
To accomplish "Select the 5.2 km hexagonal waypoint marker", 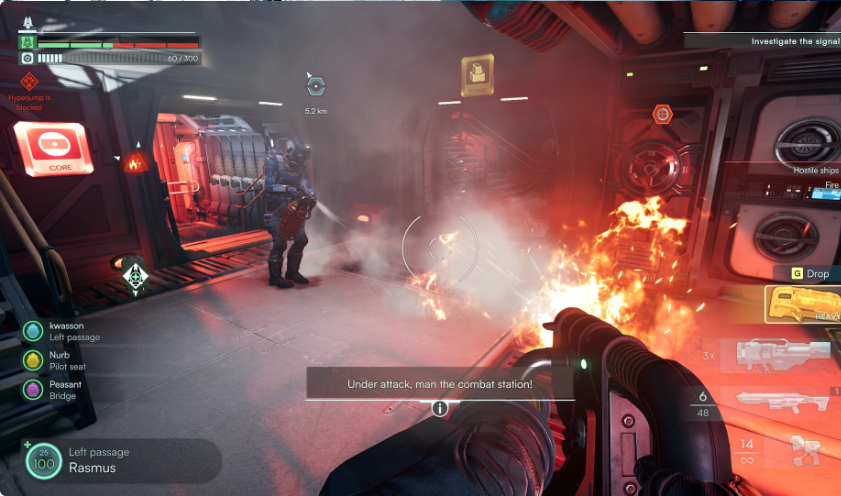I will click(317, 87).
